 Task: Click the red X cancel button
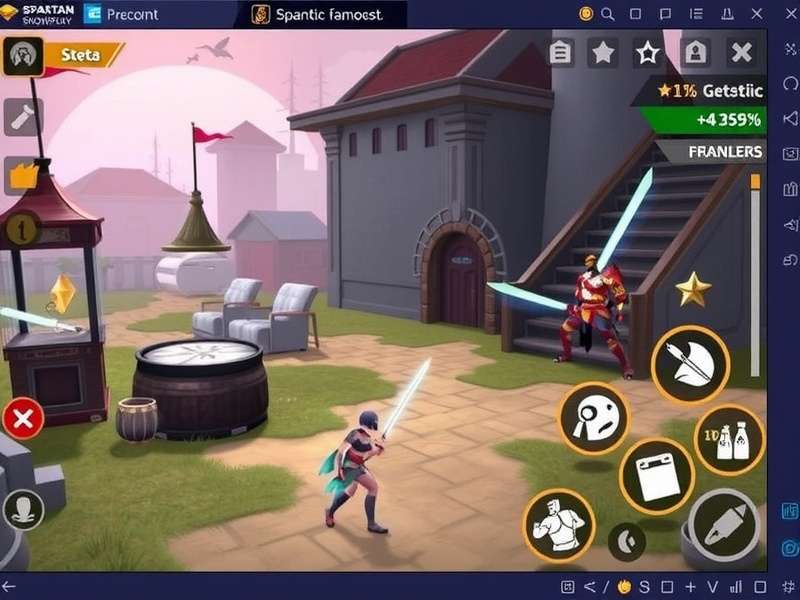[x=23, y=418]
